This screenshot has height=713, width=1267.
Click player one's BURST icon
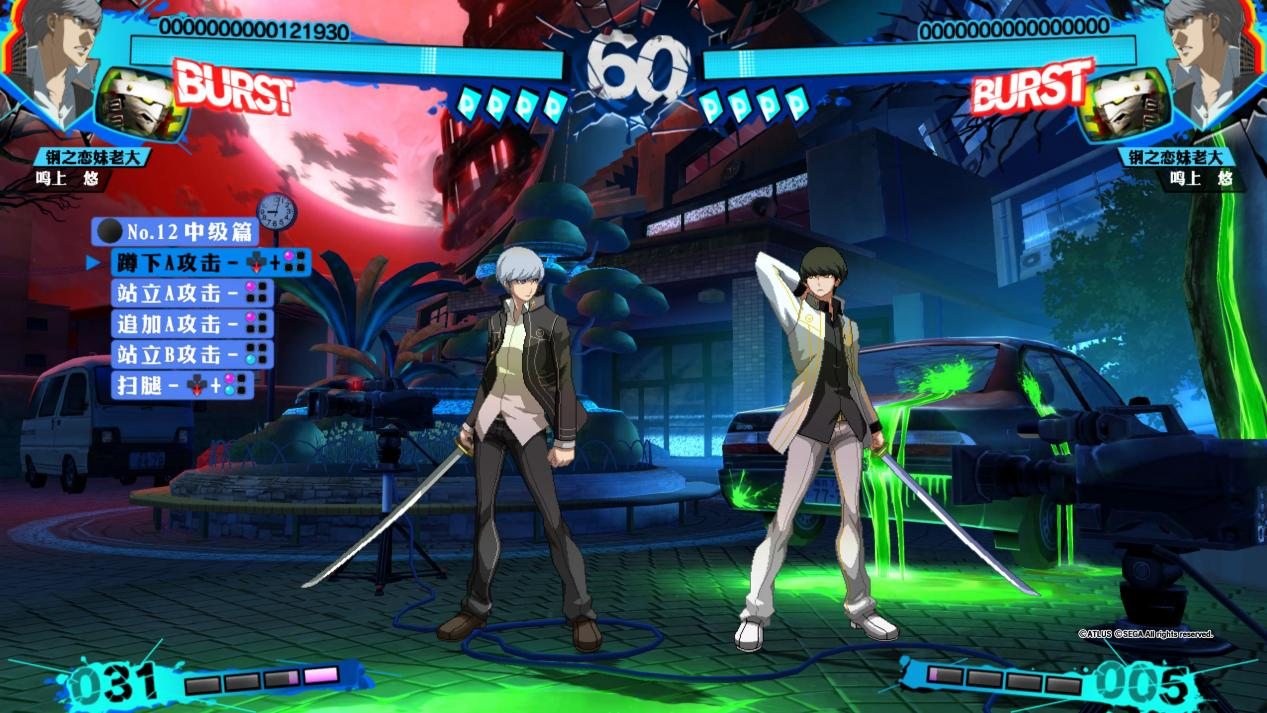pos(233,87)
